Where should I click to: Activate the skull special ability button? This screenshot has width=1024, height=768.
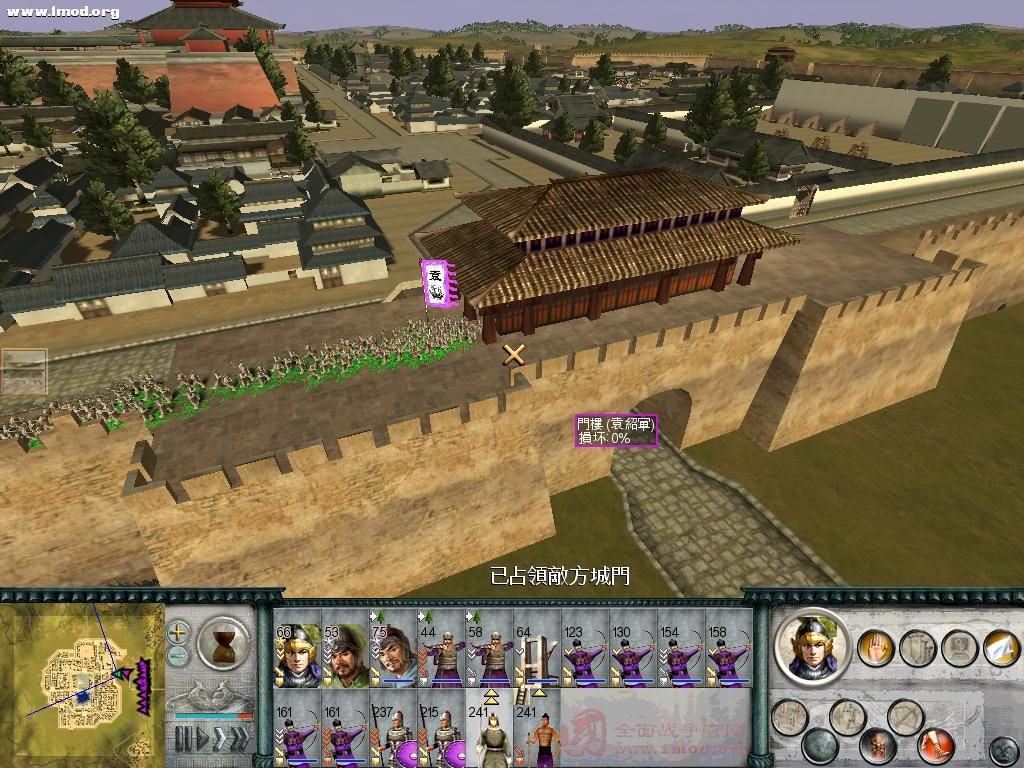(878, 745)
